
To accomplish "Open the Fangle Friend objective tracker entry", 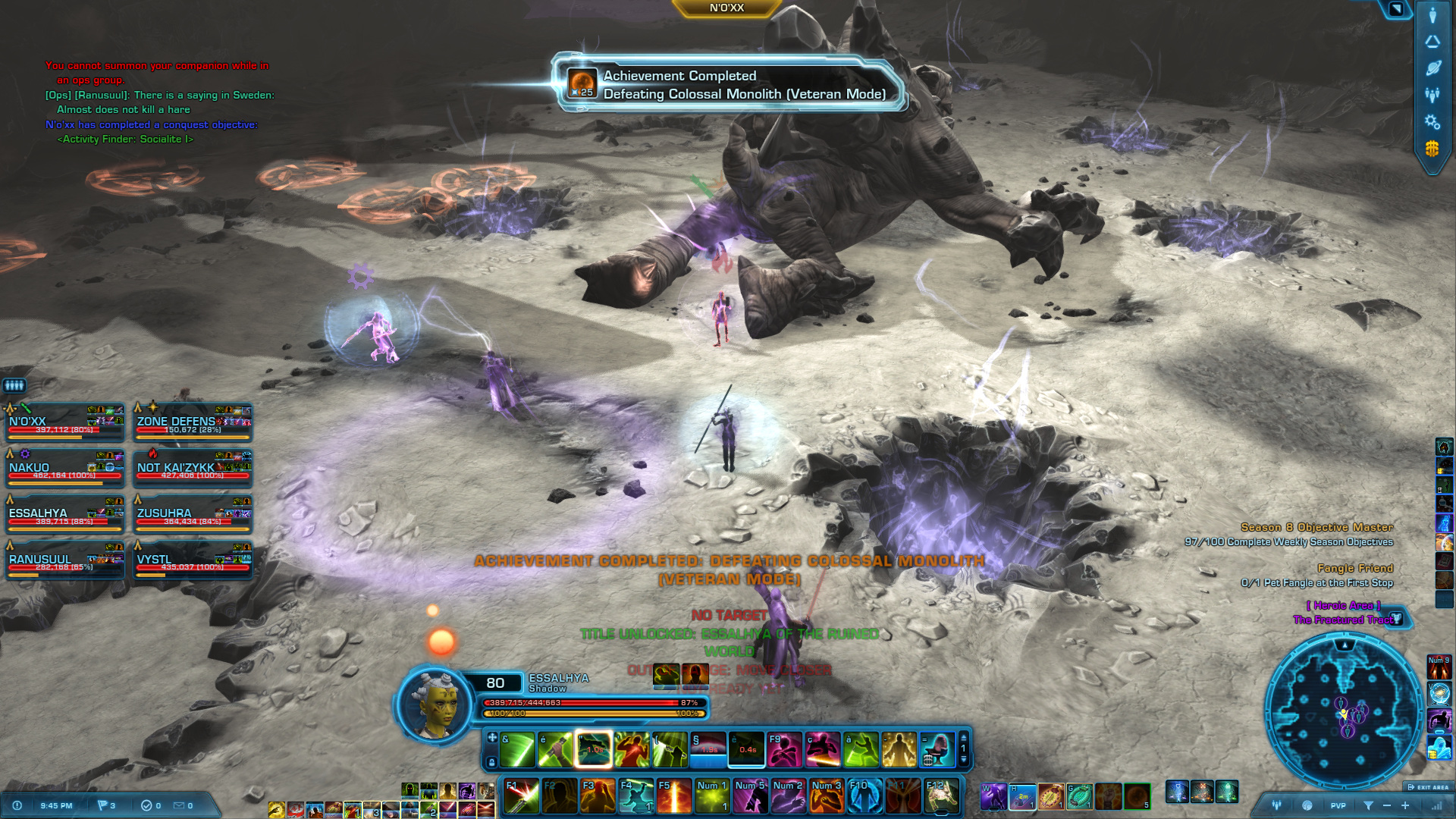I will tap(1354, 568).
